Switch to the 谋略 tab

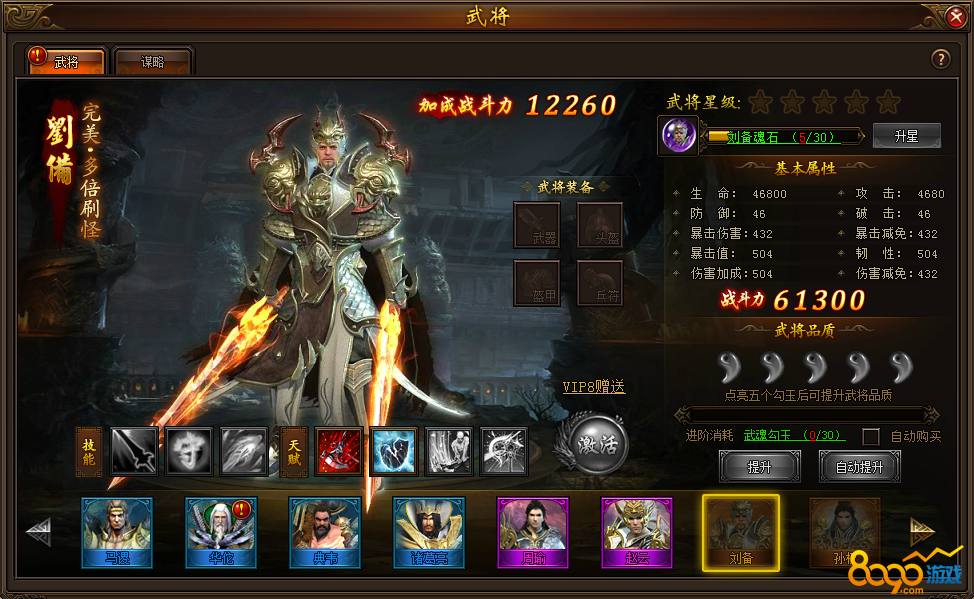[153, 62]
